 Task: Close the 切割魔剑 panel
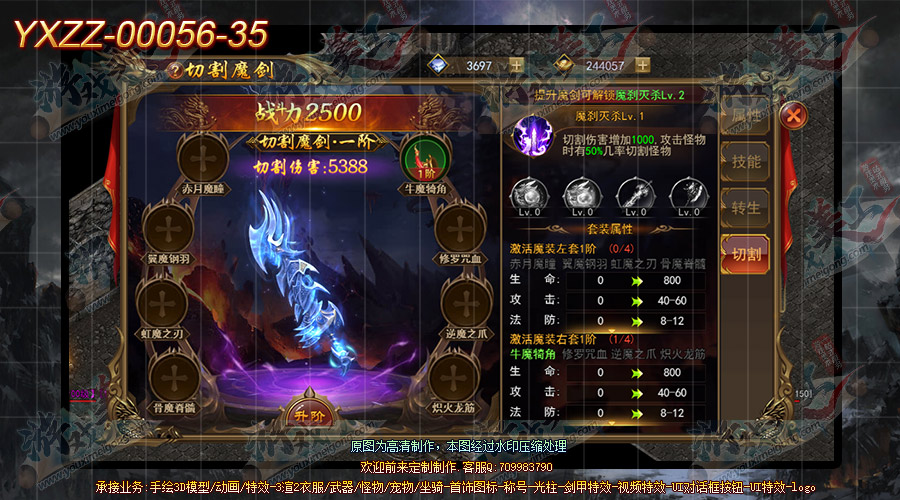coord(793,115)
